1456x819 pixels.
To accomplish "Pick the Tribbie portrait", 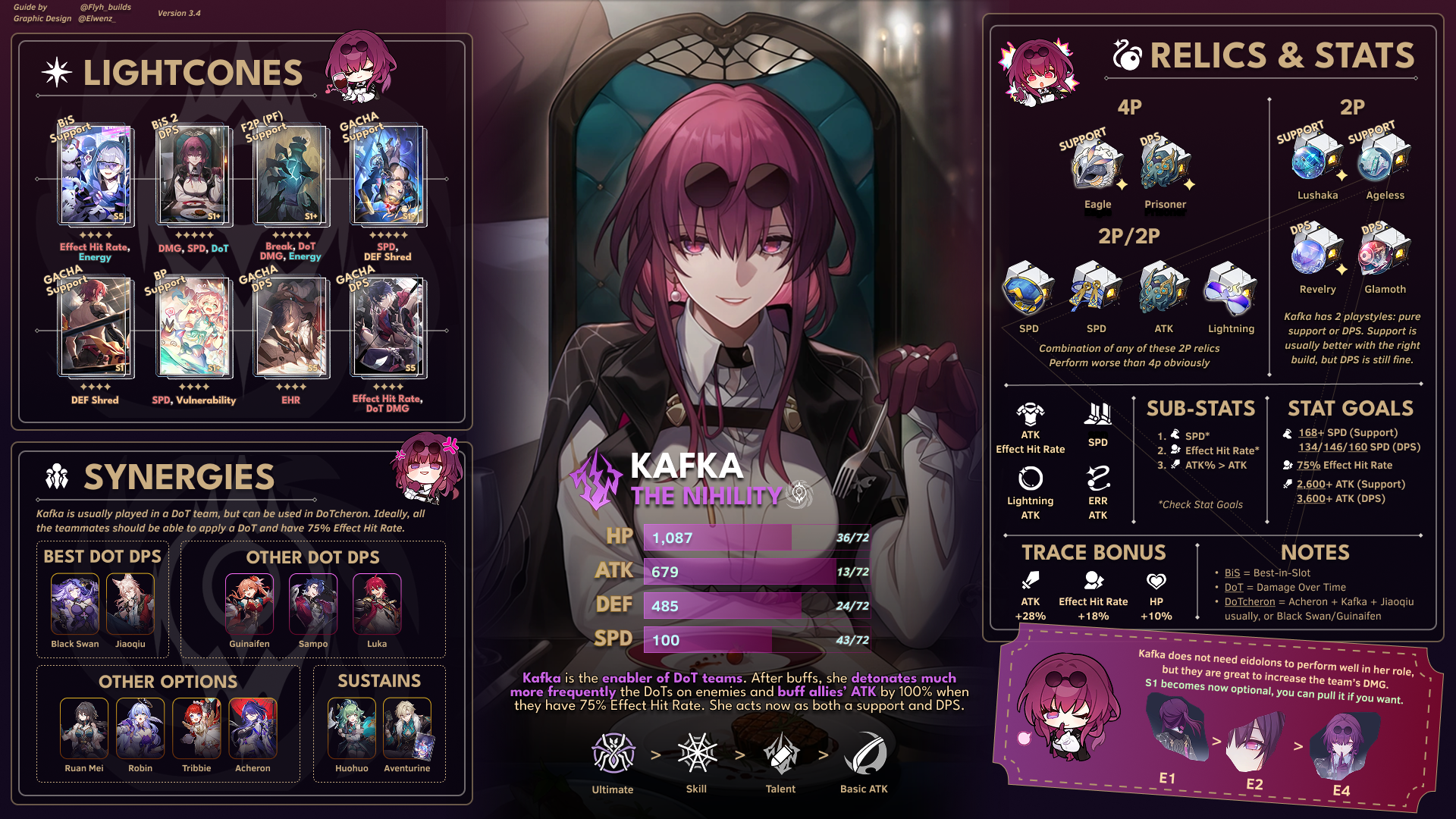I will click(x=196, y=728).
